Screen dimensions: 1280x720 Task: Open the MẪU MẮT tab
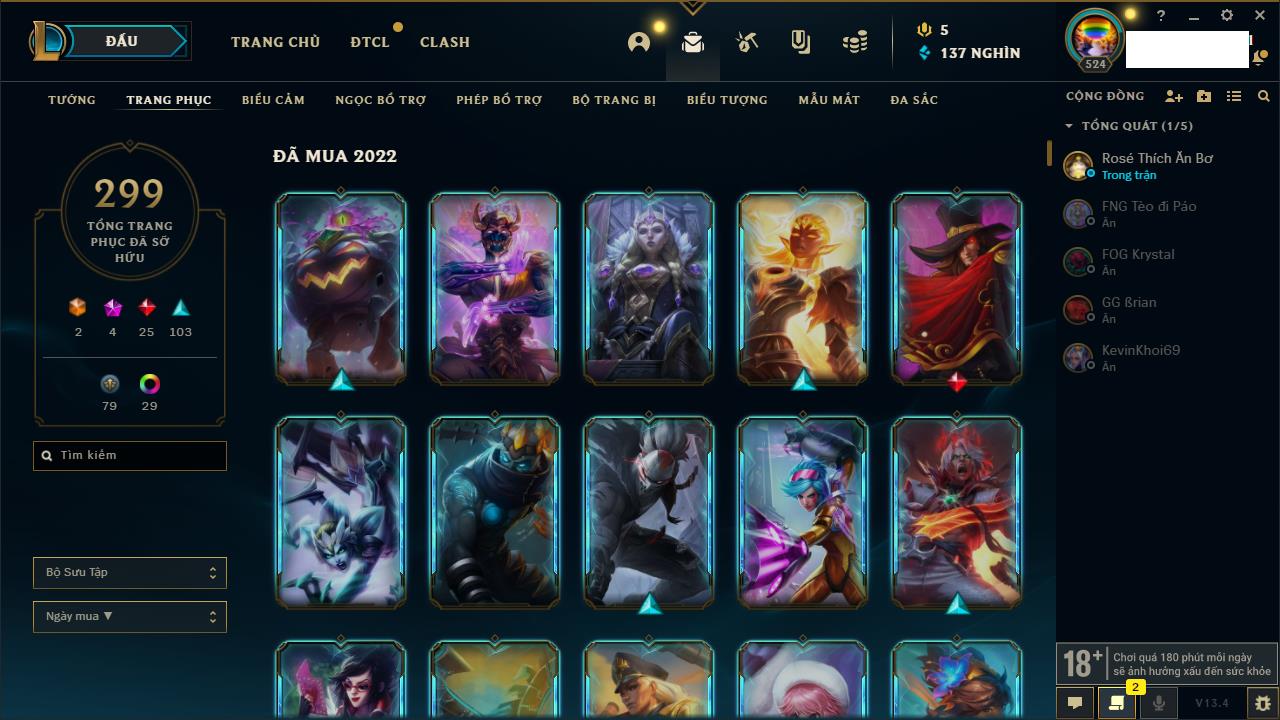point(829,100)
